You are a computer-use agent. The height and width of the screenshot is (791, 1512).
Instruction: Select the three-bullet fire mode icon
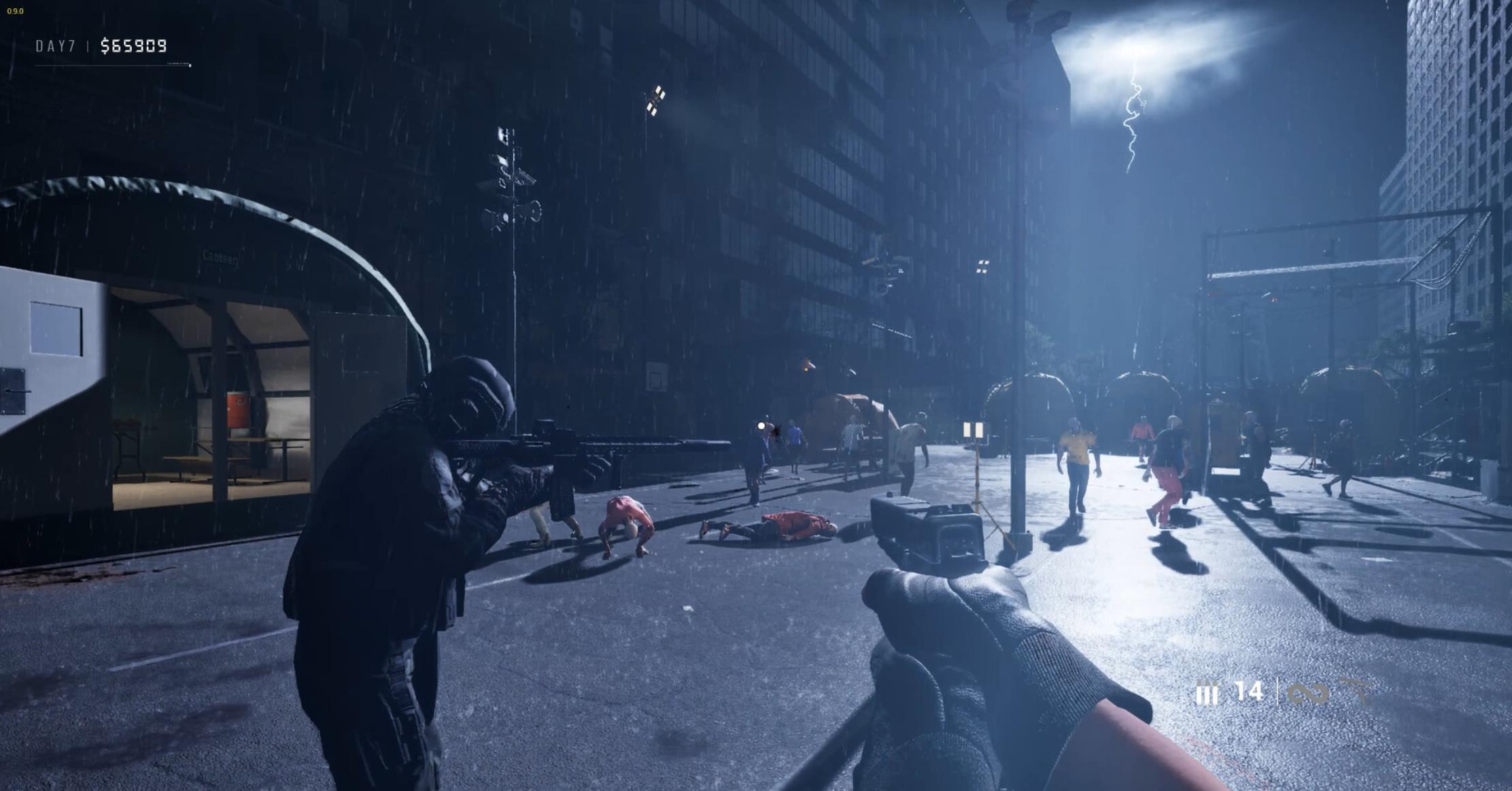tap(1207, 694)
